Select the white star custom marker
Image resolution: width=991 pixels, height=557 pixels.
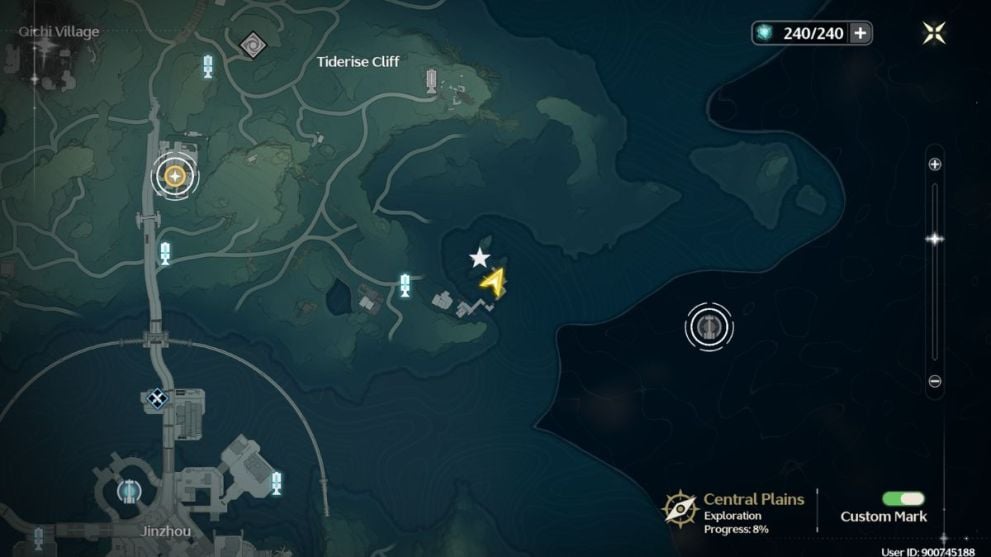point(480,259)
